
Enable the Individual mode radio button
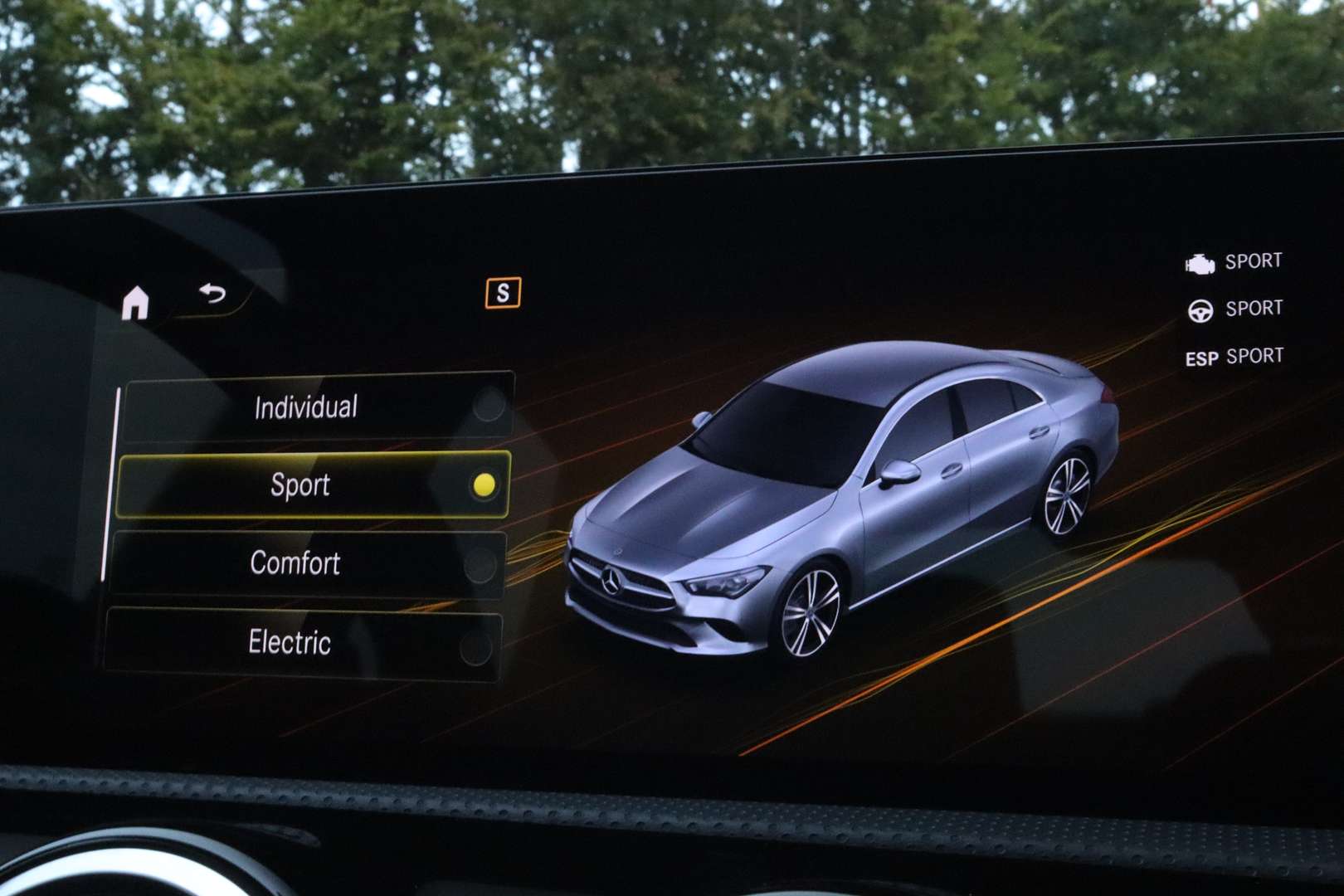coord(486,407)
